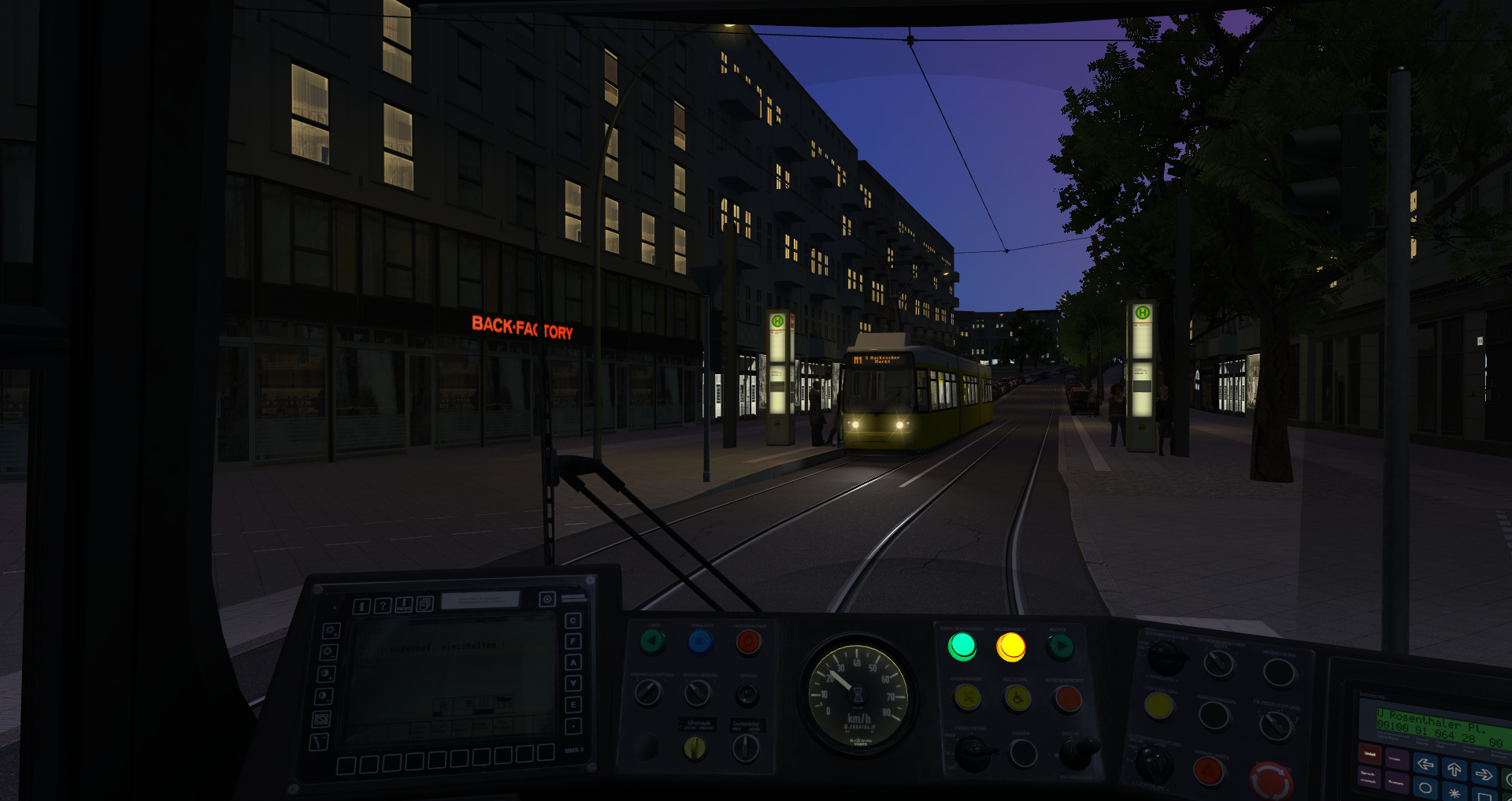Click the up arrow key on the Siemens unit
This screenshot has width=1512, height=801.
tap(1454, 769)
